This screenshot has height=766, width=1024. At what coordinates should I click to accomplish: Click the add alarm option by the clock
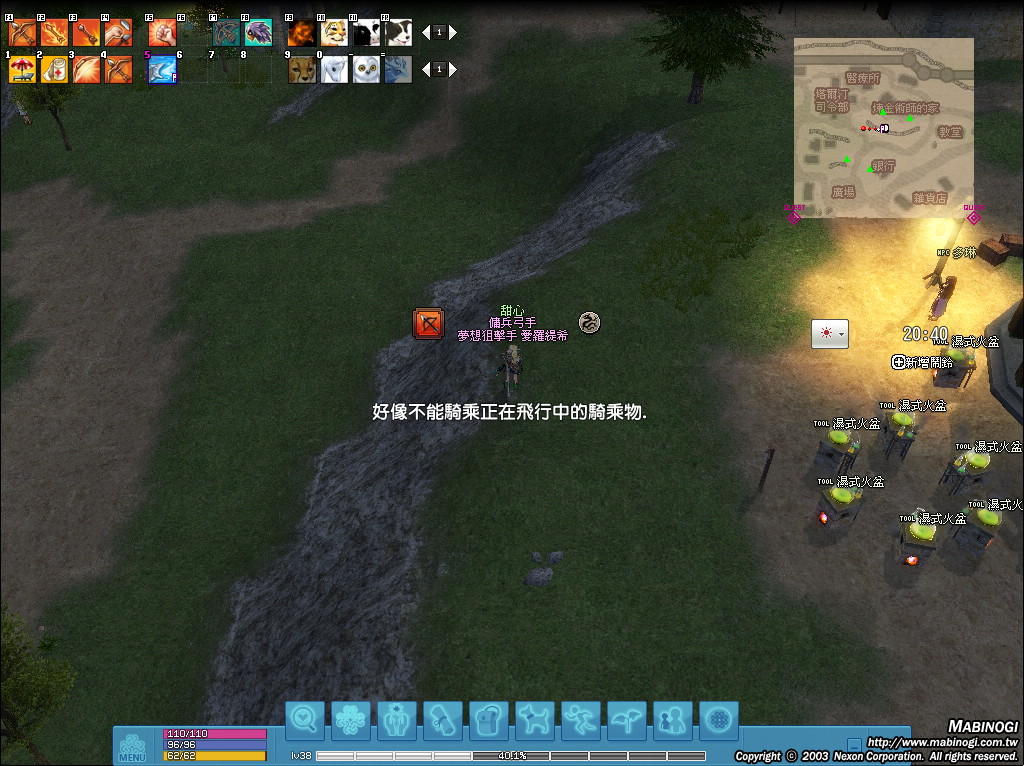coord(923,362)
